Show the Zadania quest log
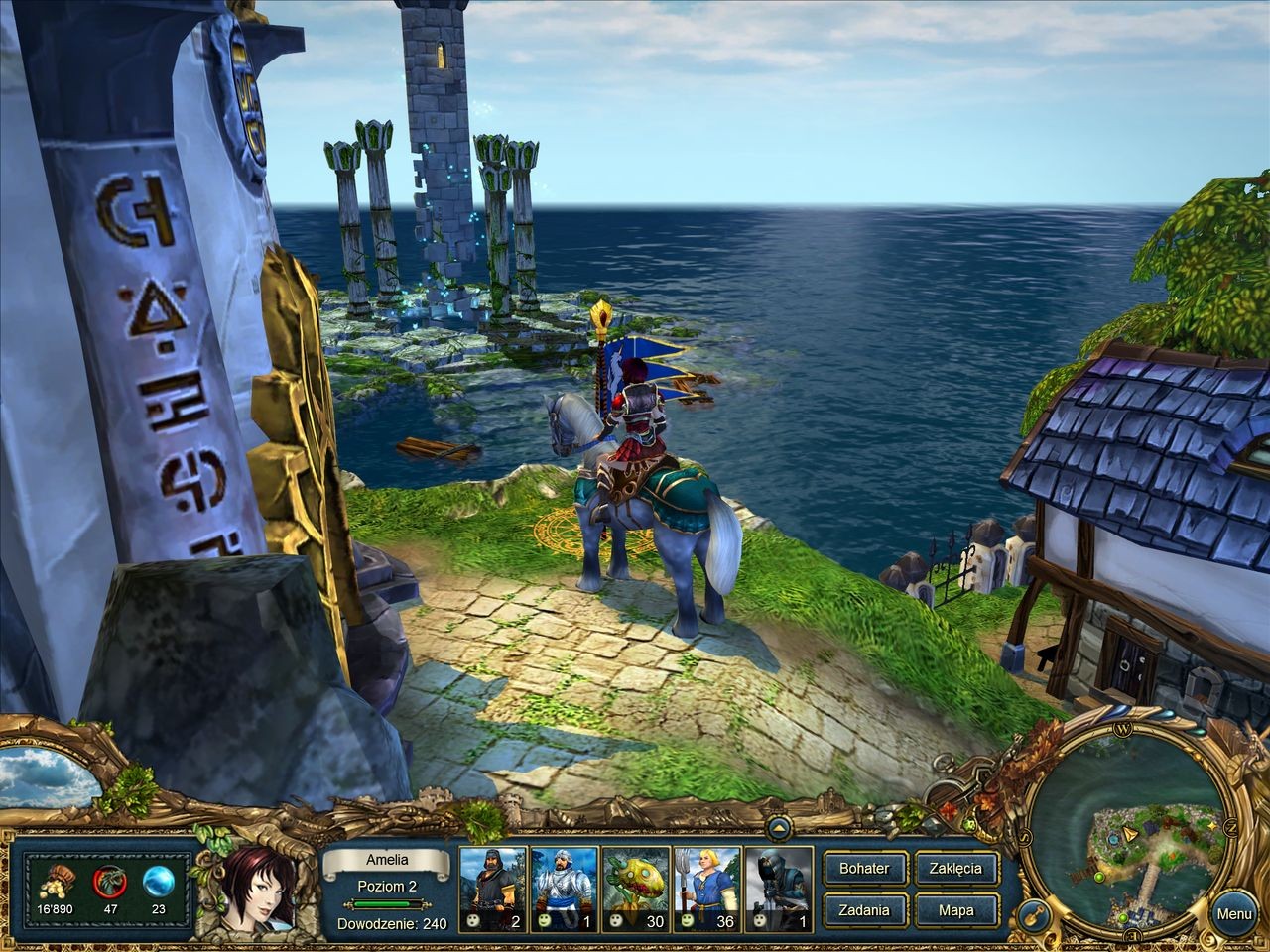 (x=864, y=910)
